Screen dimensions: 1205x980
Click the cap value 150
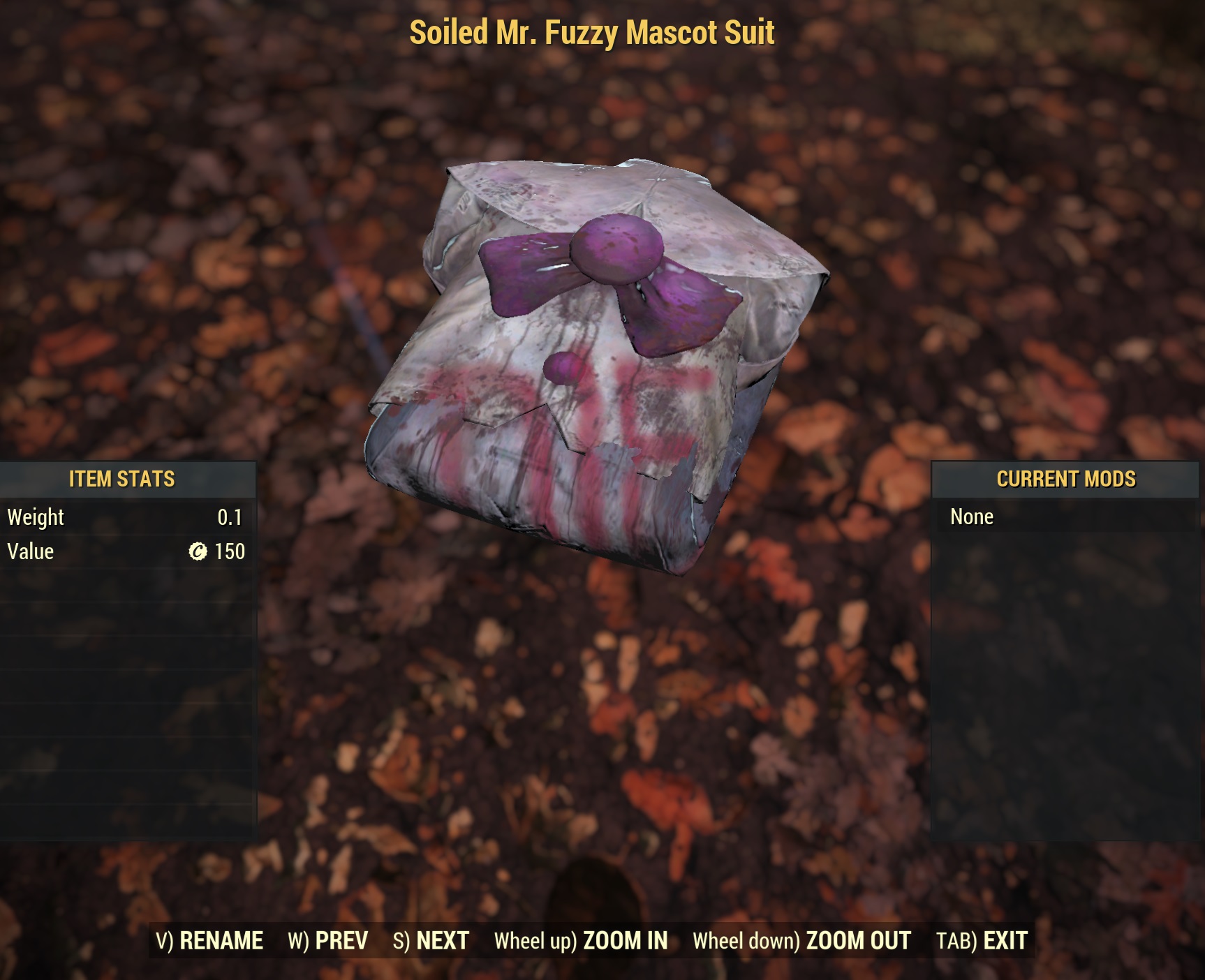tap(229, 551)
